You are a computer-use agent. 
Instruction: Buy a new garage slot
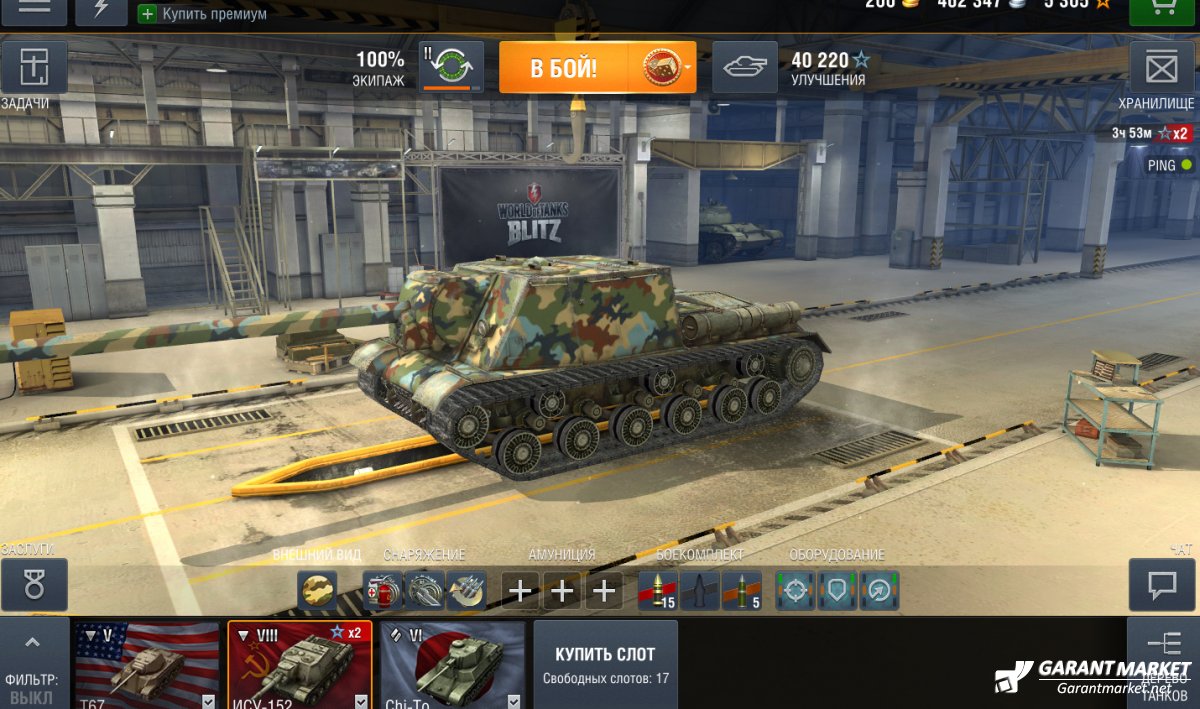point(605,665)
